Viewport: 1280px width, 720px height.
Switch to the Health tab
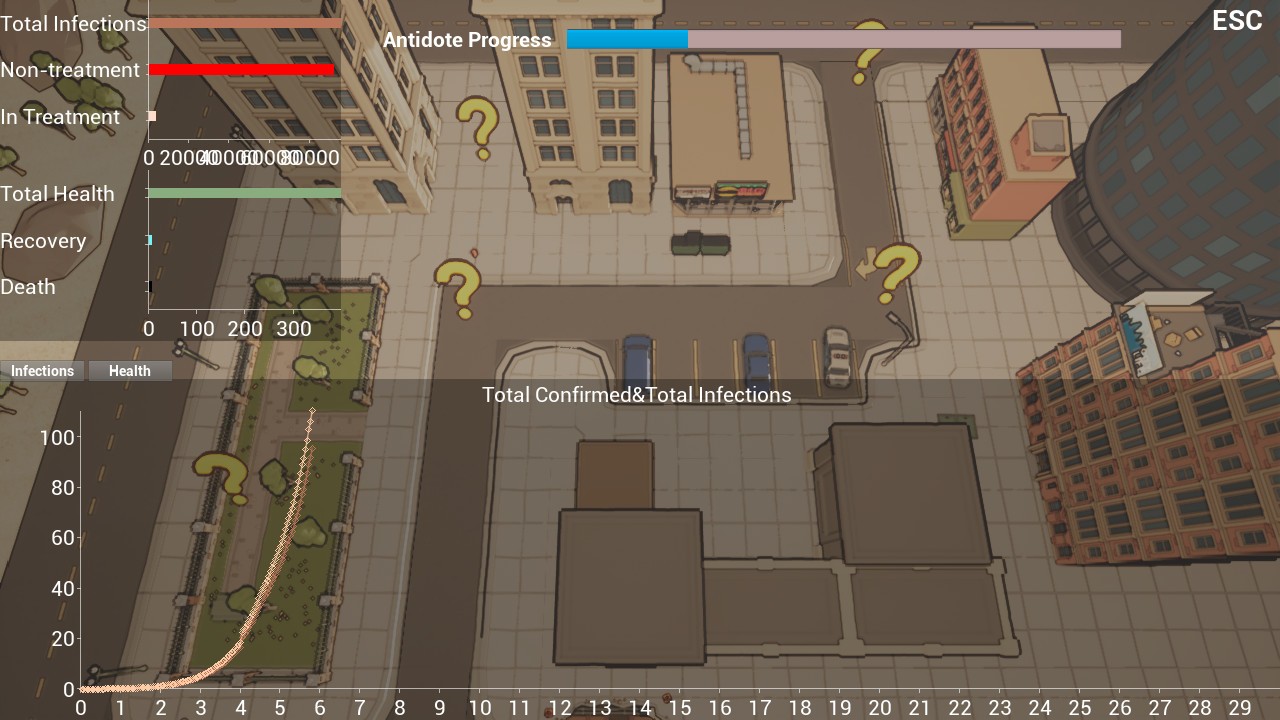(x=130, y=371)
